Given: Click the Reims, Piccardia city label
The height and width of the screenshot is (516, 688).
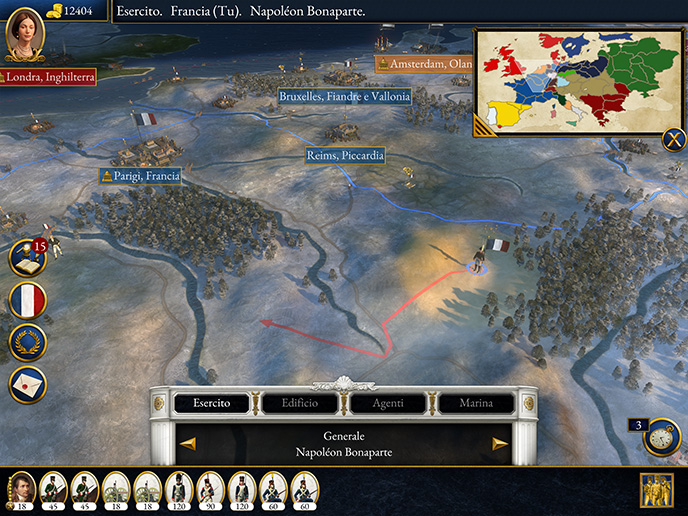Looking at the screenshot, I should [x=345, y=156].
